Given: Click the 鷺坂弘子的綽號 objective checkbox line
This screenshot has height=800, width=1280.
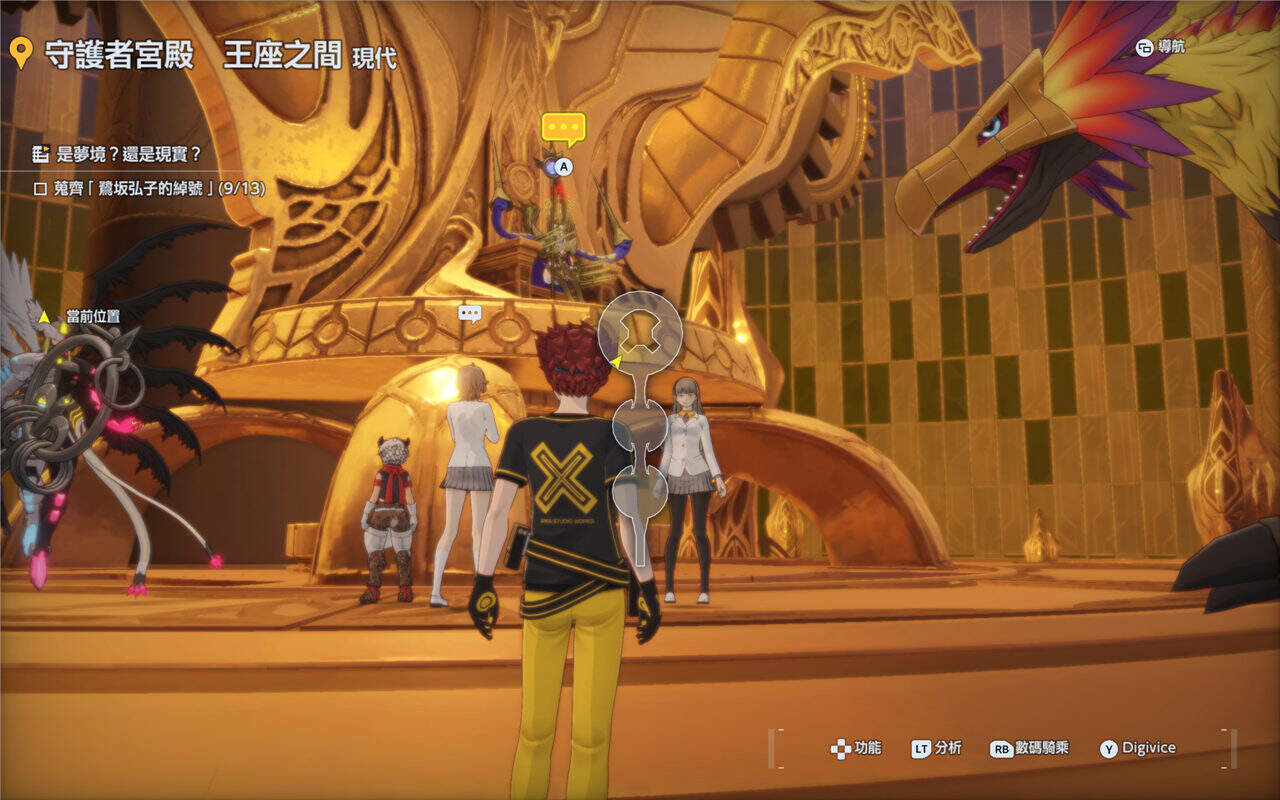Looking at the screenshot, I should [150, 187].
